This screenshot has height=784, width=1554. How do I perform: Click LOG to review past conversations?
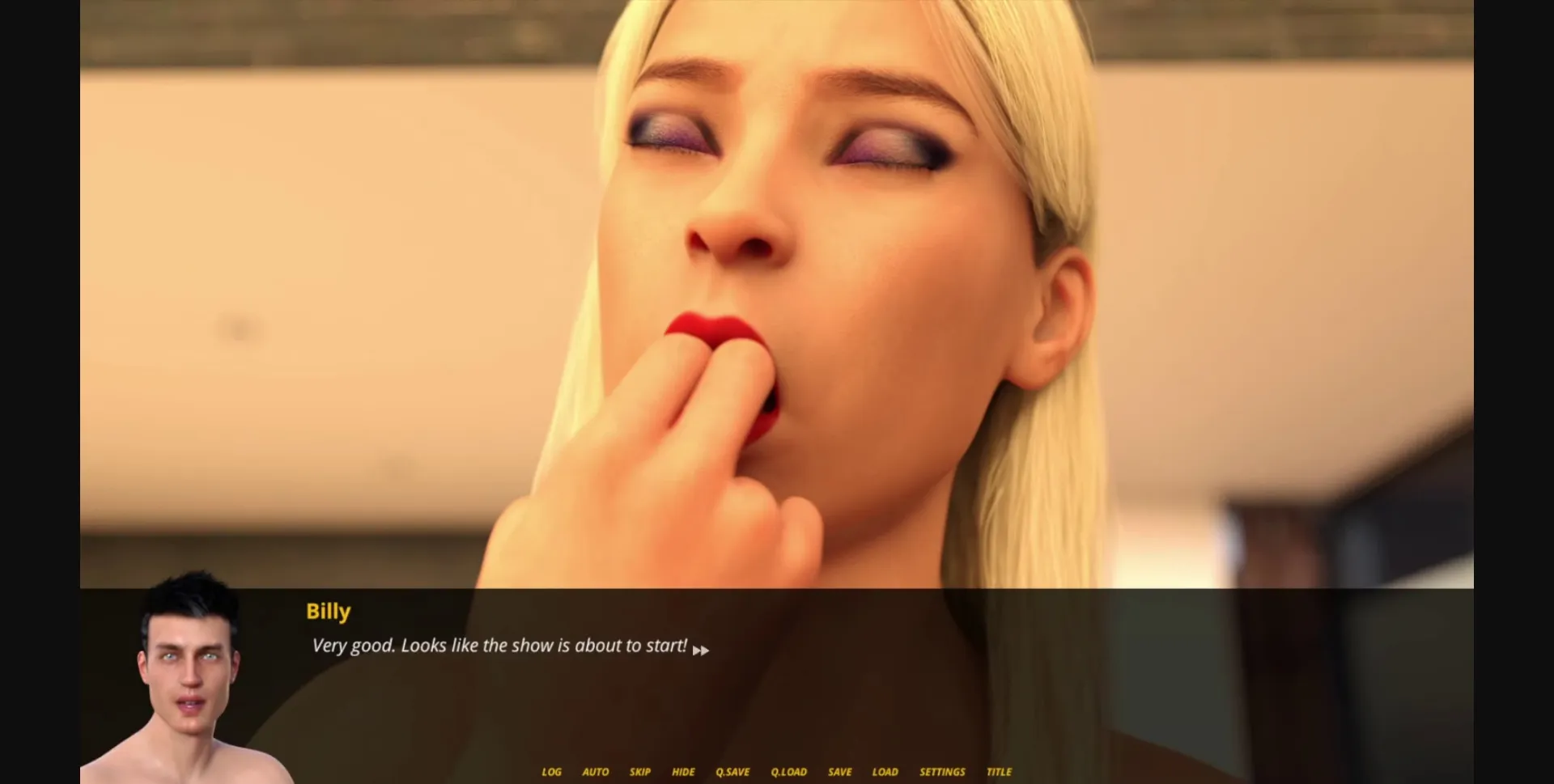point(552,772)
